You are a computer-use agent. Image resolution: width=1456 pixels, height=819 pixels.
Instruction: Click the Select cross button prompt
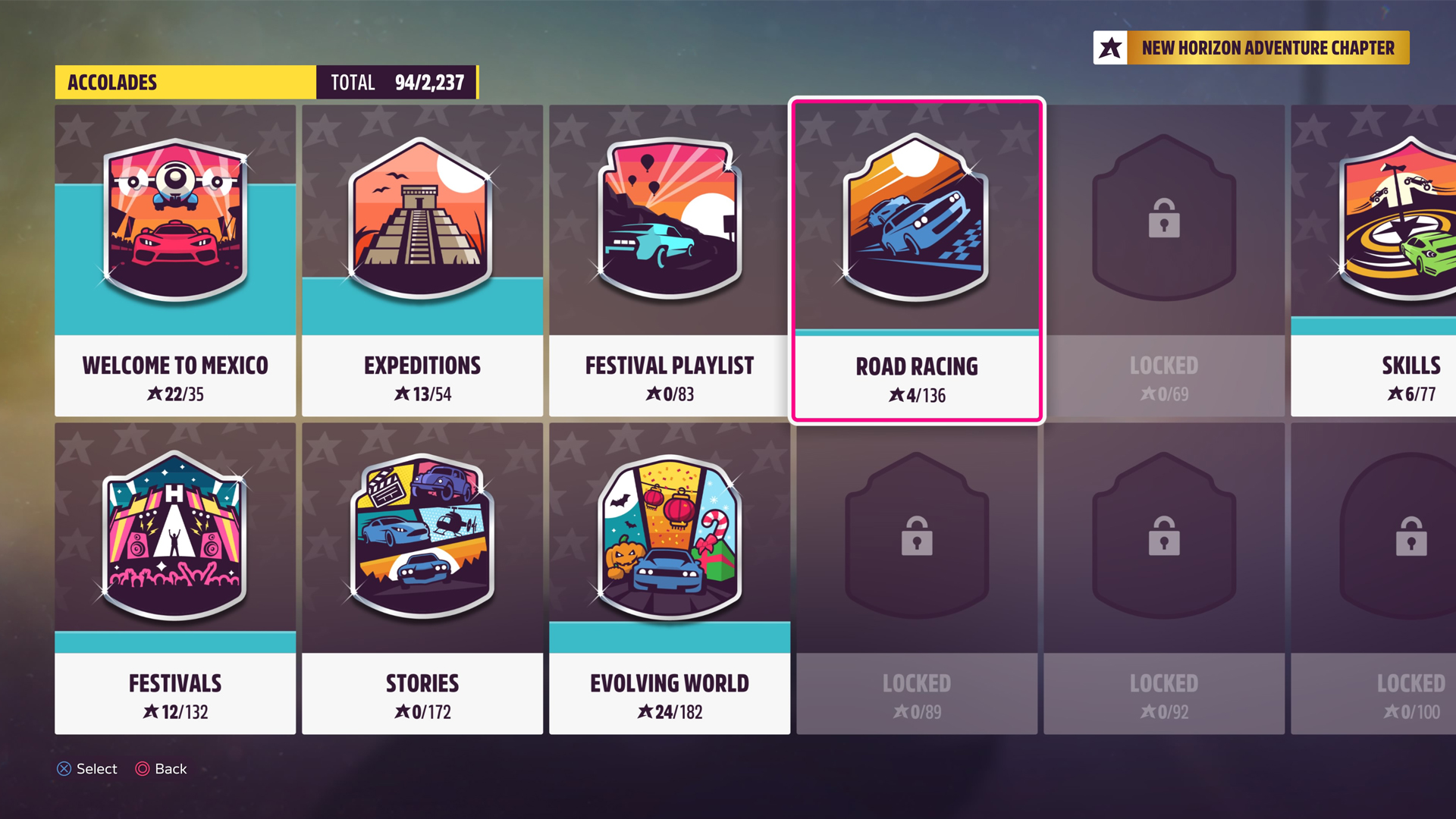click(86, 769)
